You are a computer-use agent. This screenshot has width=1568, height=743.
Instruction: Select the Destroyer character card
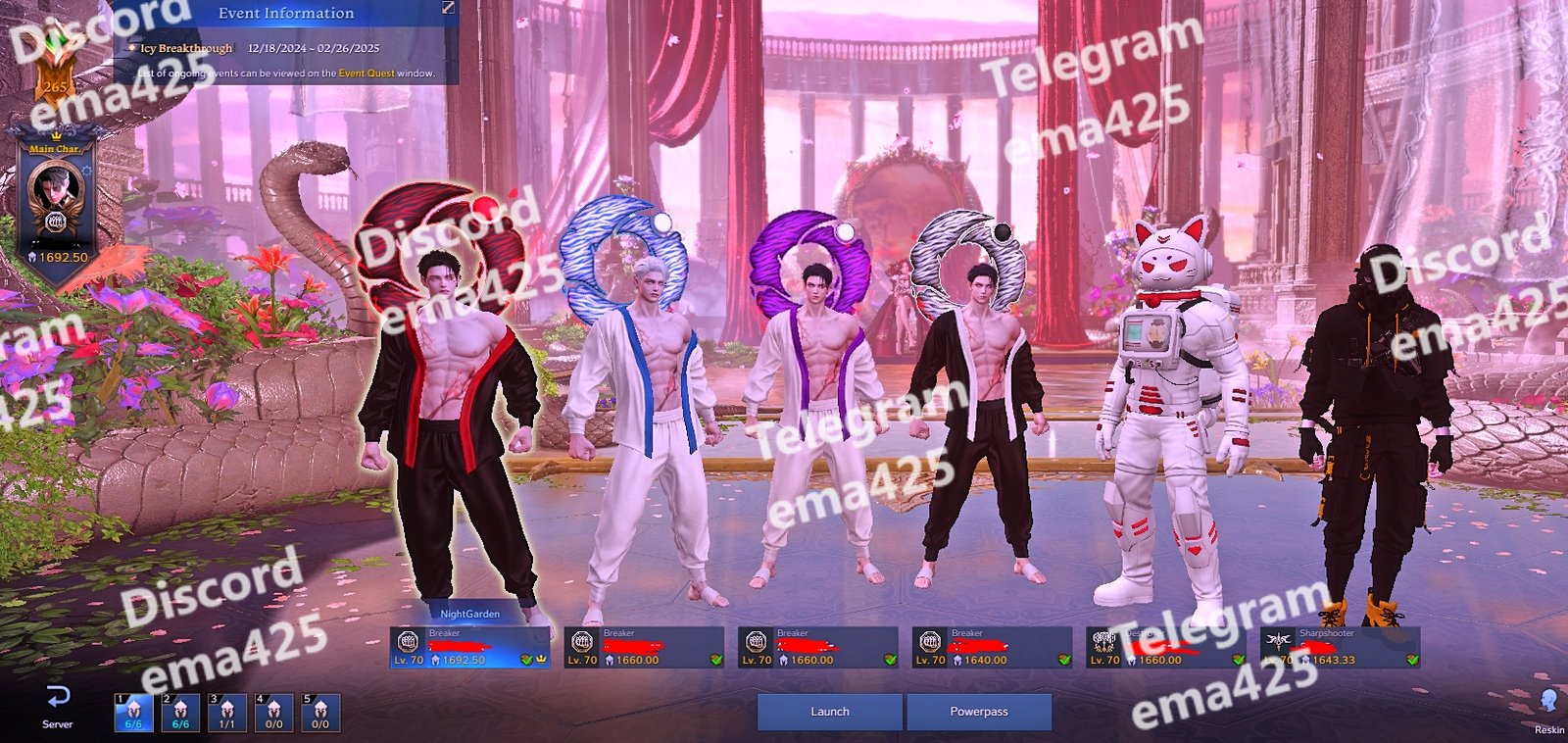(1165, 647)
